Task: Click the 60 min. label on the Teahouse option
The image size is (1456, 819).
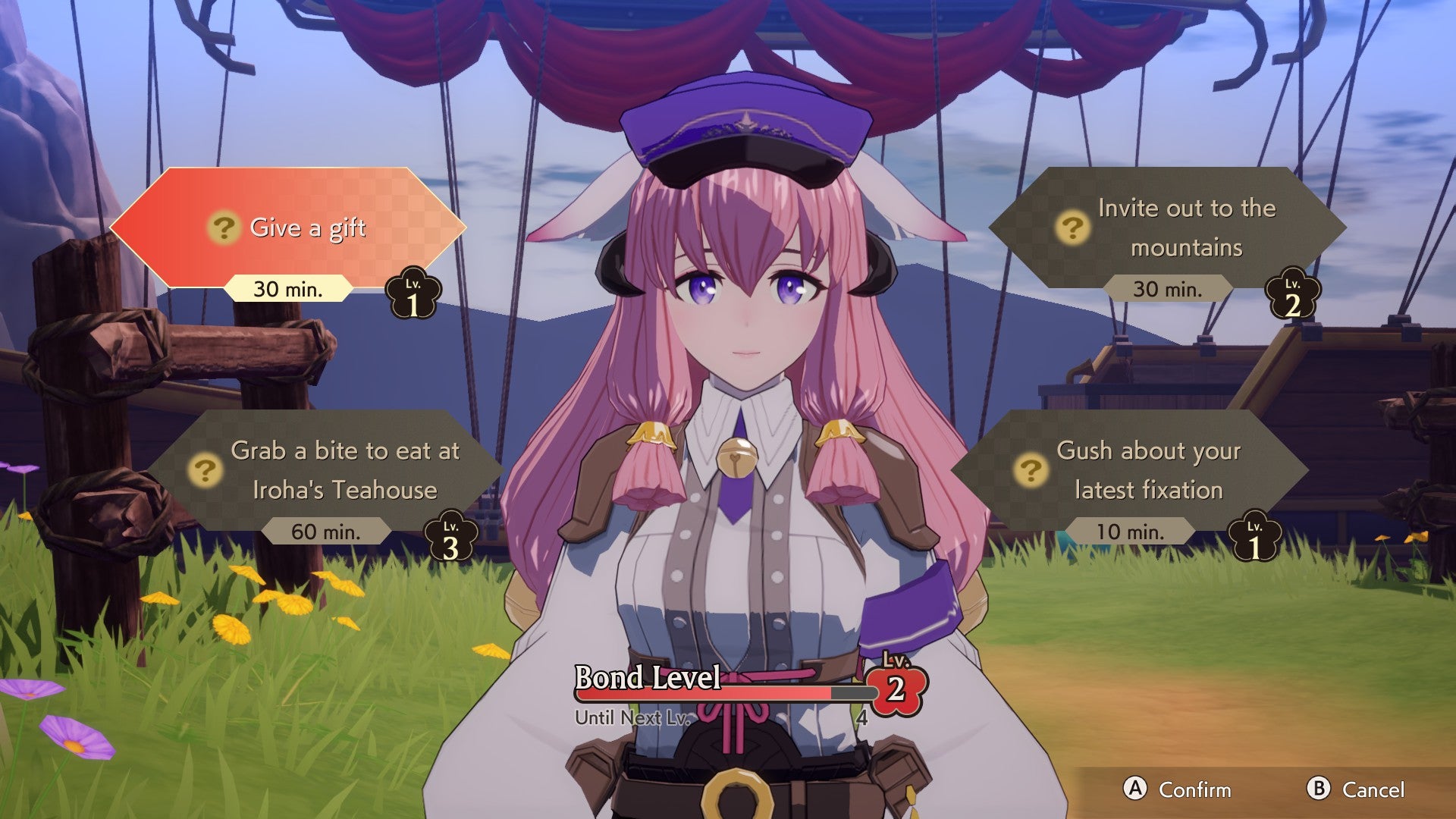Action: [x=328, y=532]
